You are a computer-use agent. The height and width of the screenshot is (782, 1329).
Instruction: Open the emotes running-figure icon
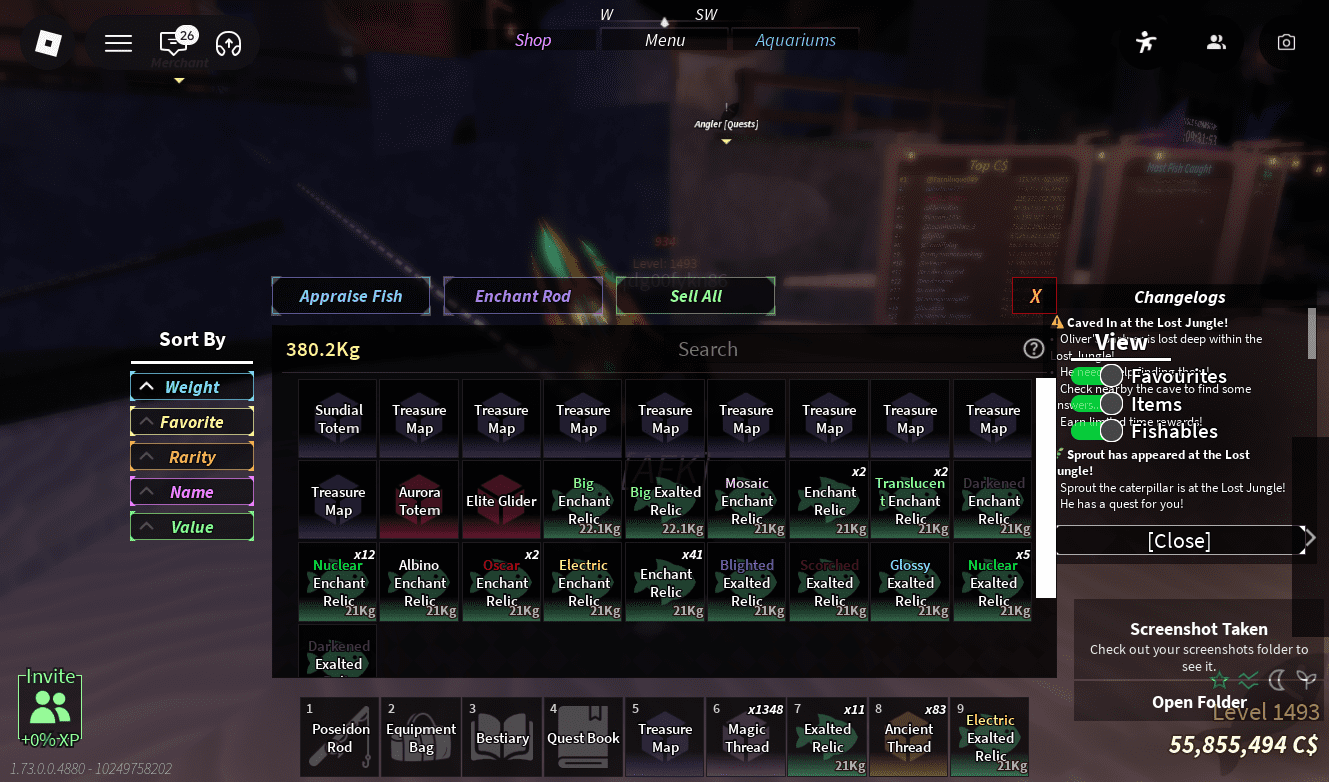click(1146, 42)
